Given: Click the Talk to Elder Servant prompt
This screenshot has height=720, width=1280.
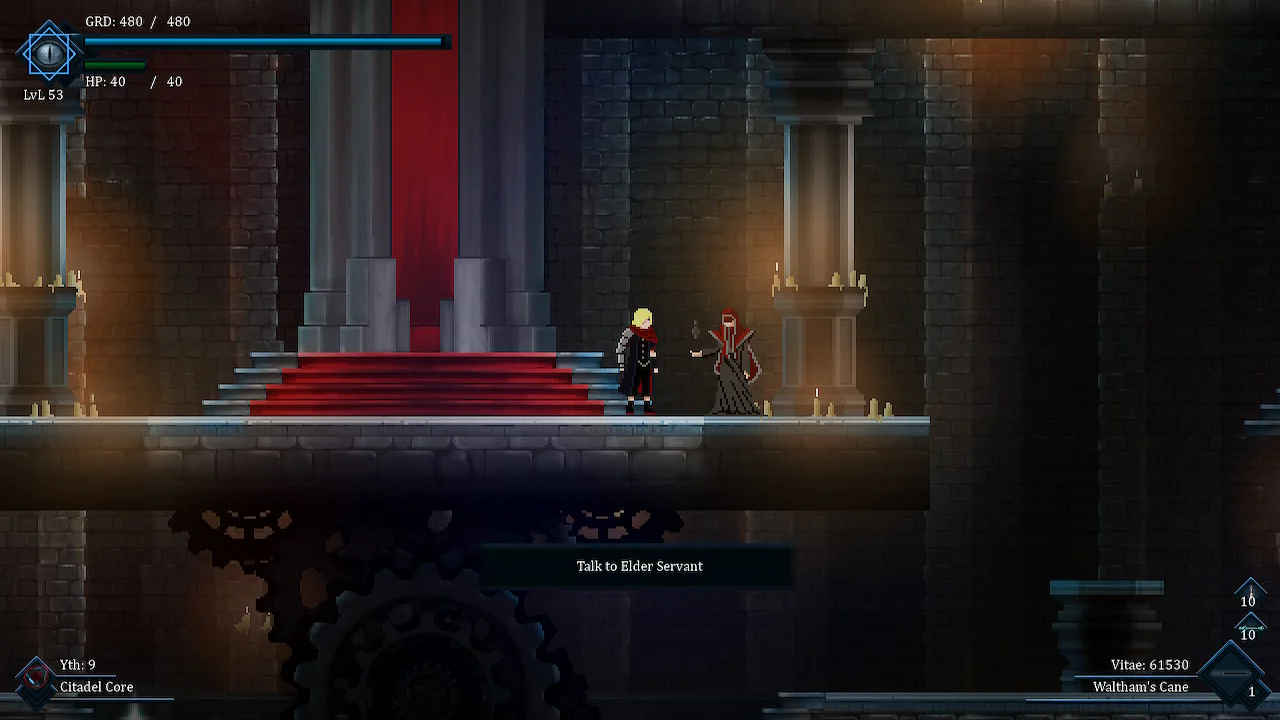Looking at the screenshot, I should 640,566.
